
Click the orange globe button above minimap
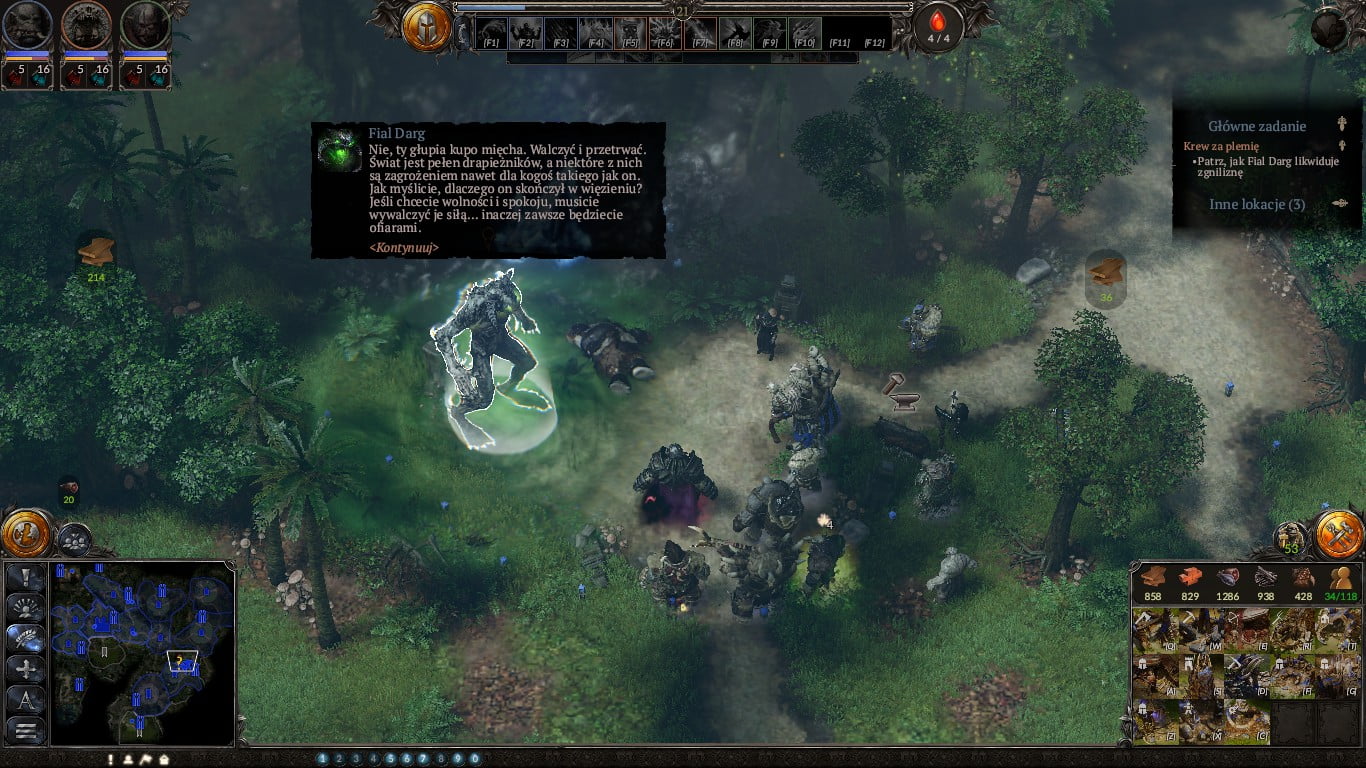coord(26,532)
